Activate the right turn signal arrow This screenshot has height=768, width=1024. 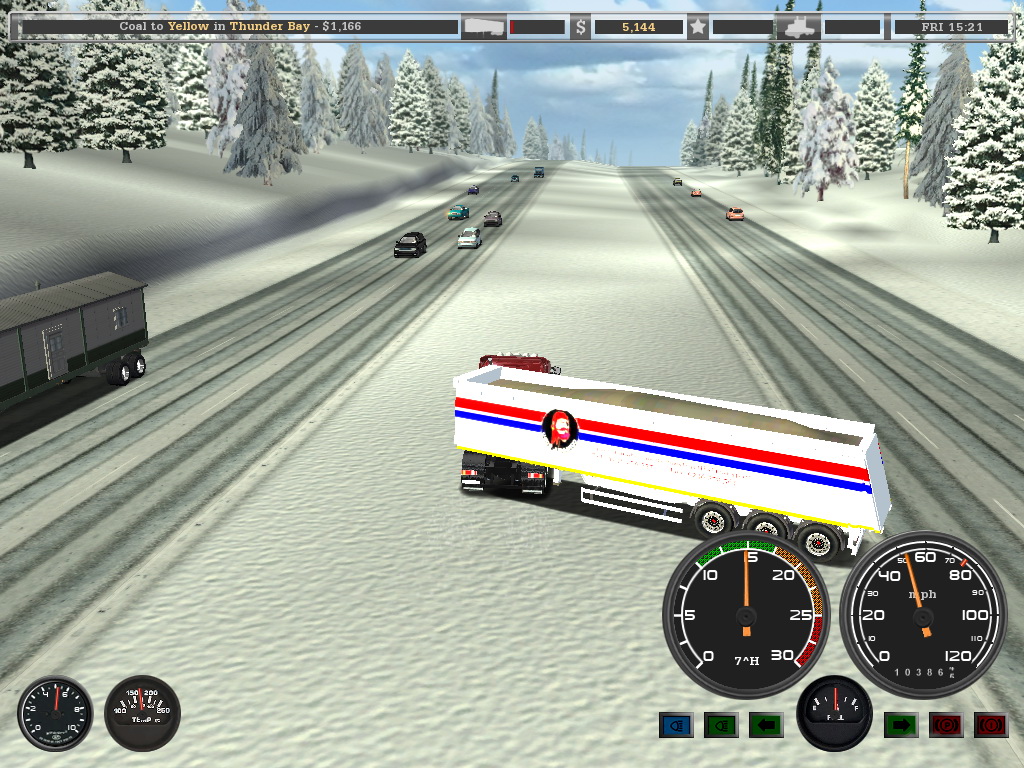[901, 725]
